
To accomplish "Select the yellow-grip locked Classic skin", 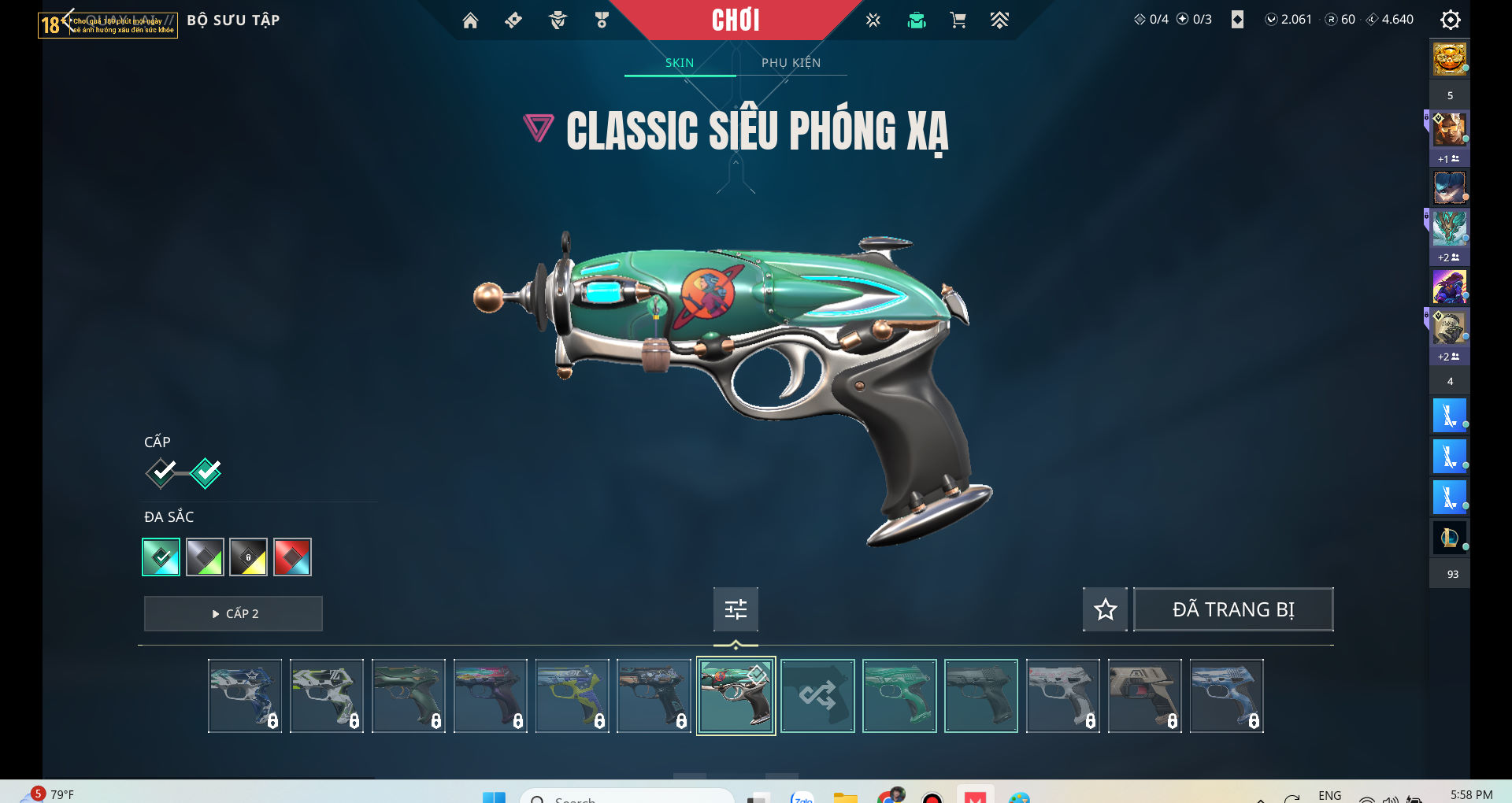I will (572, 696).
